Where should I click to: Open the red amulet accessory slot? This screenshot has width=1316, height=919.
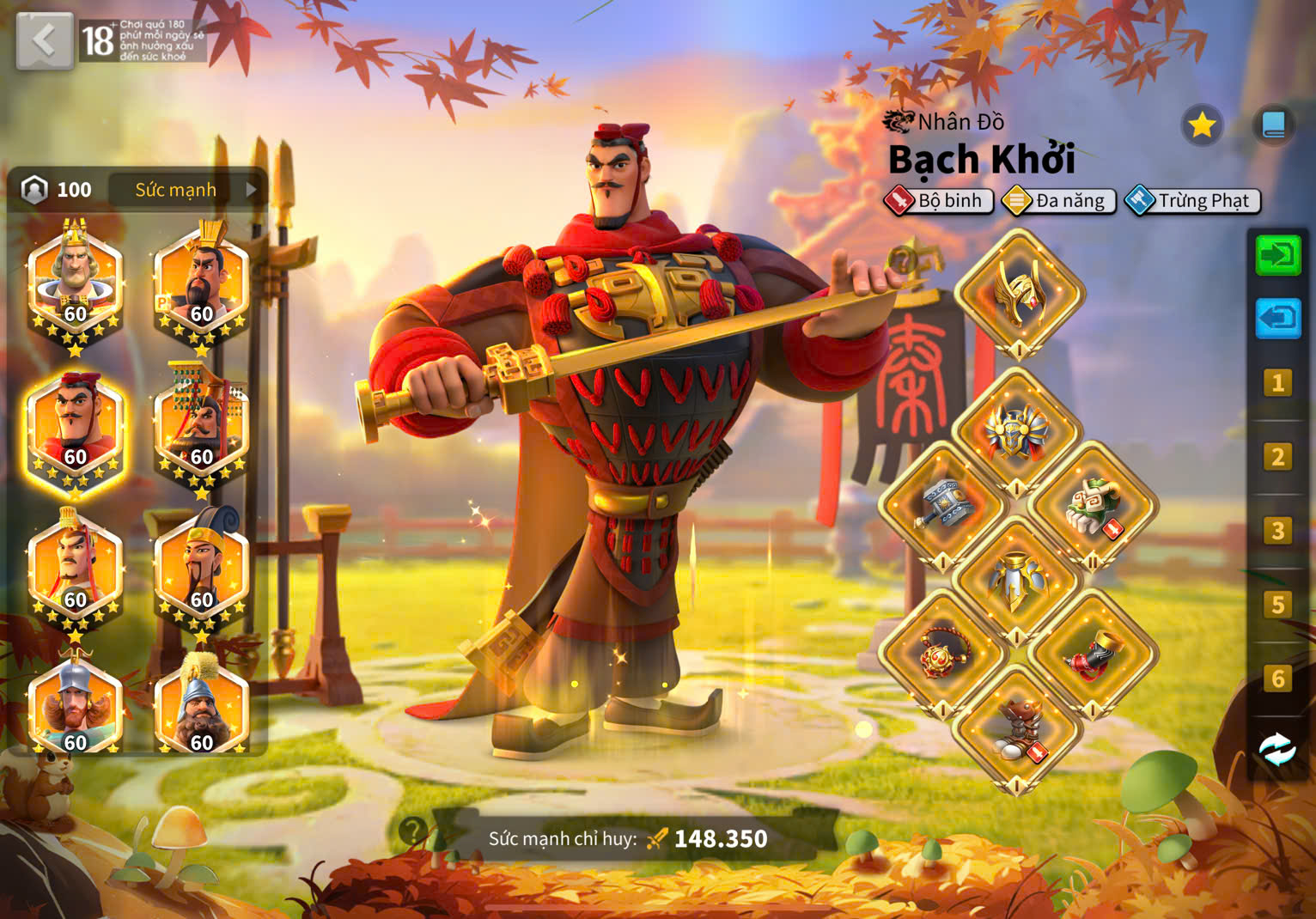coord(943,654)
